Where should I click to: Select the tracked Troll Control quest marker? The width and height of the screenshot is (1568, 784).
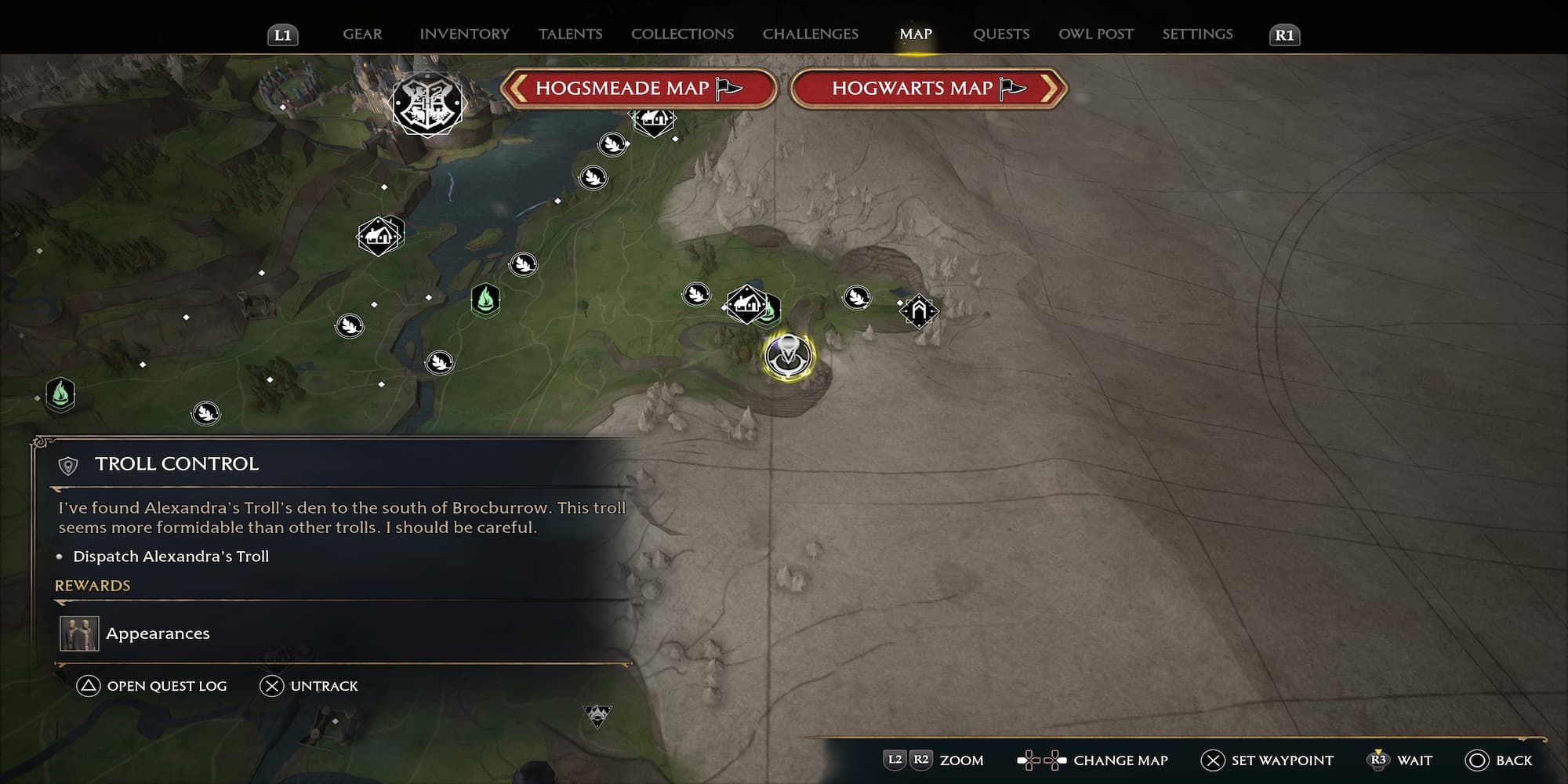coord(789,356)
